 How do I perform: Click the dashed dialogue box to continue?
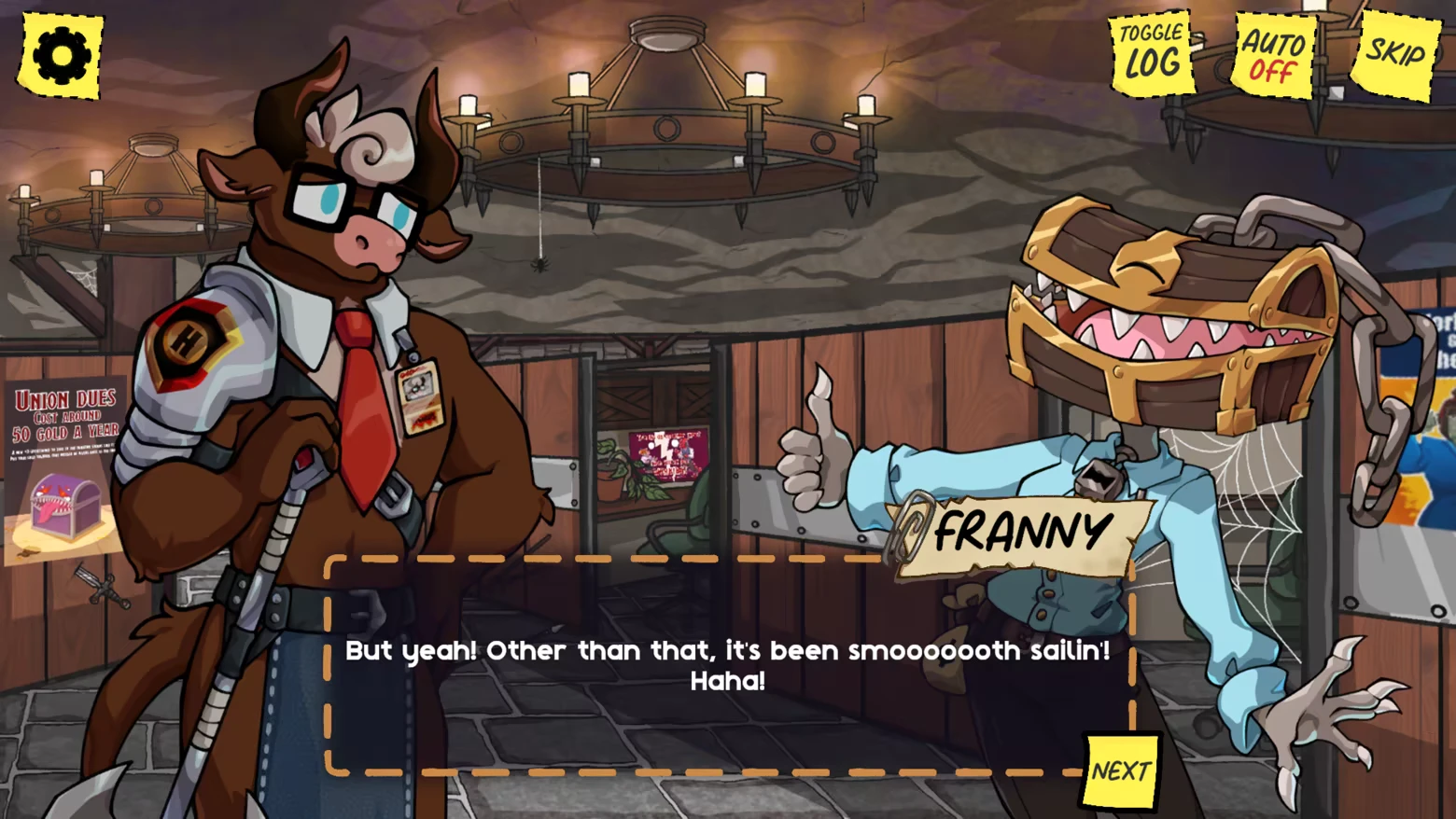pos(728,664)
